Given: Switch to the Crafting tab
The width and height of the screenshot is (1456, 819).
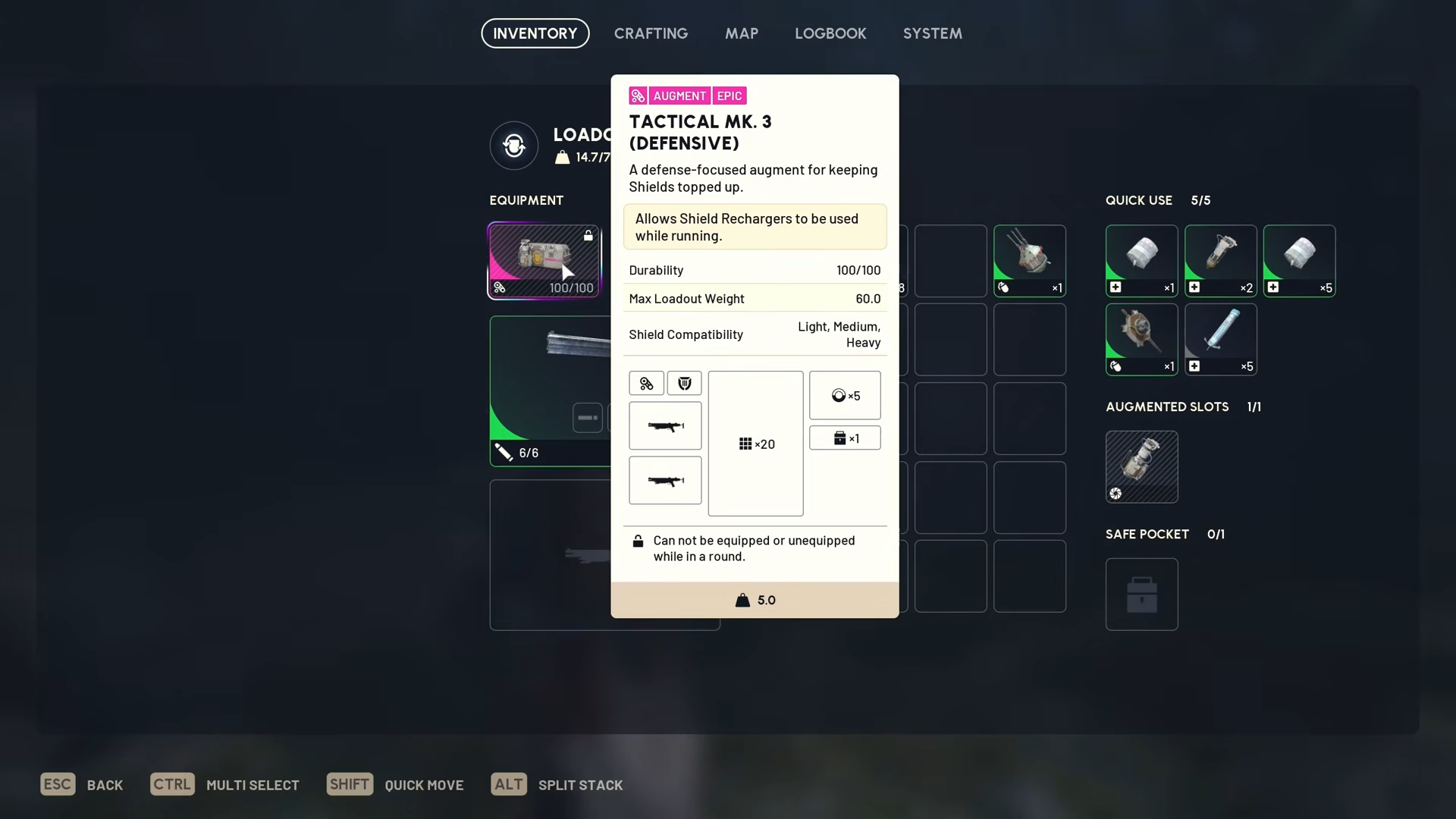Looking at the screenshot, I should (651, 33).
